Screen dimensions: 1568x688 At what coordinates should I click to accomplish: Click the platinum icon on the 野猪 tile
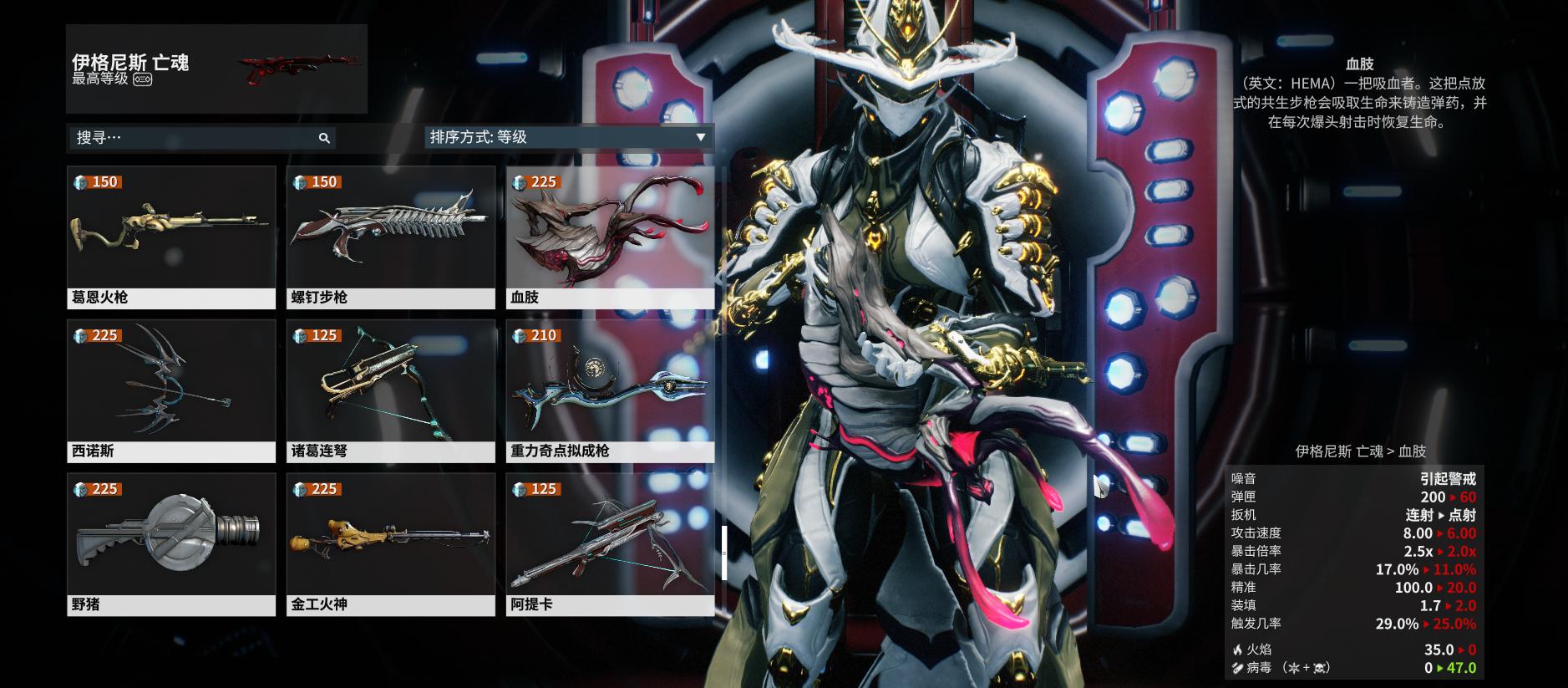[81, 486]
